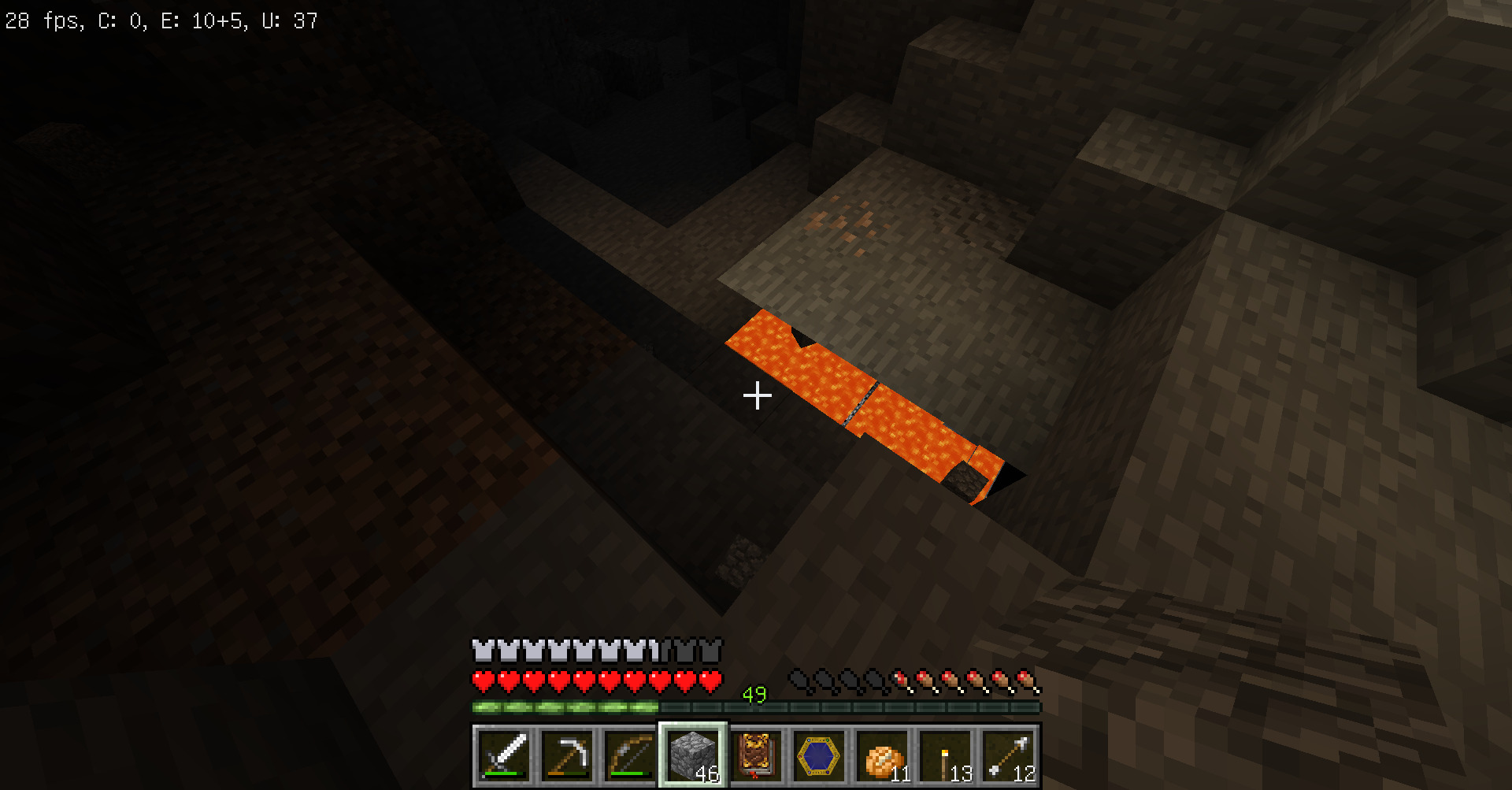
Task: Select the blue hexagonal amulet slot
Action: coord(819,755)
